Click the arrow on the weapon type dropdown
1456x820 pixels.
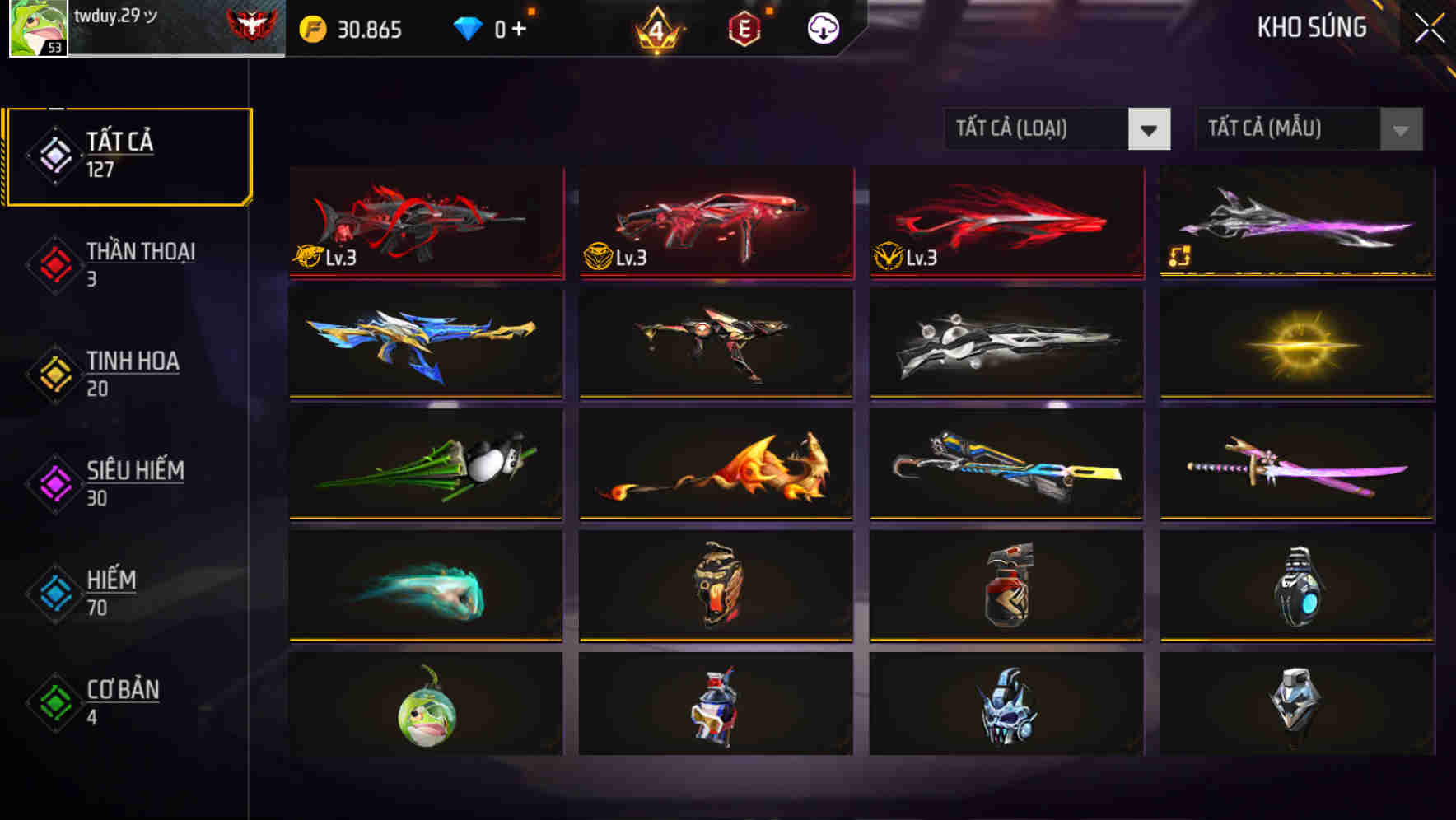pyautogui.click(x=1150, y=129)
